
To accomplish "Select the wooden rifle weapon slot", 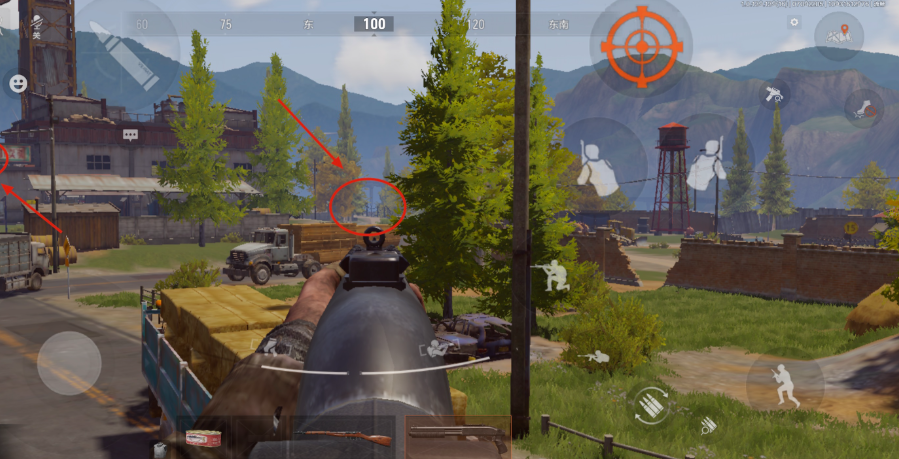I will (x=347, y=438).
